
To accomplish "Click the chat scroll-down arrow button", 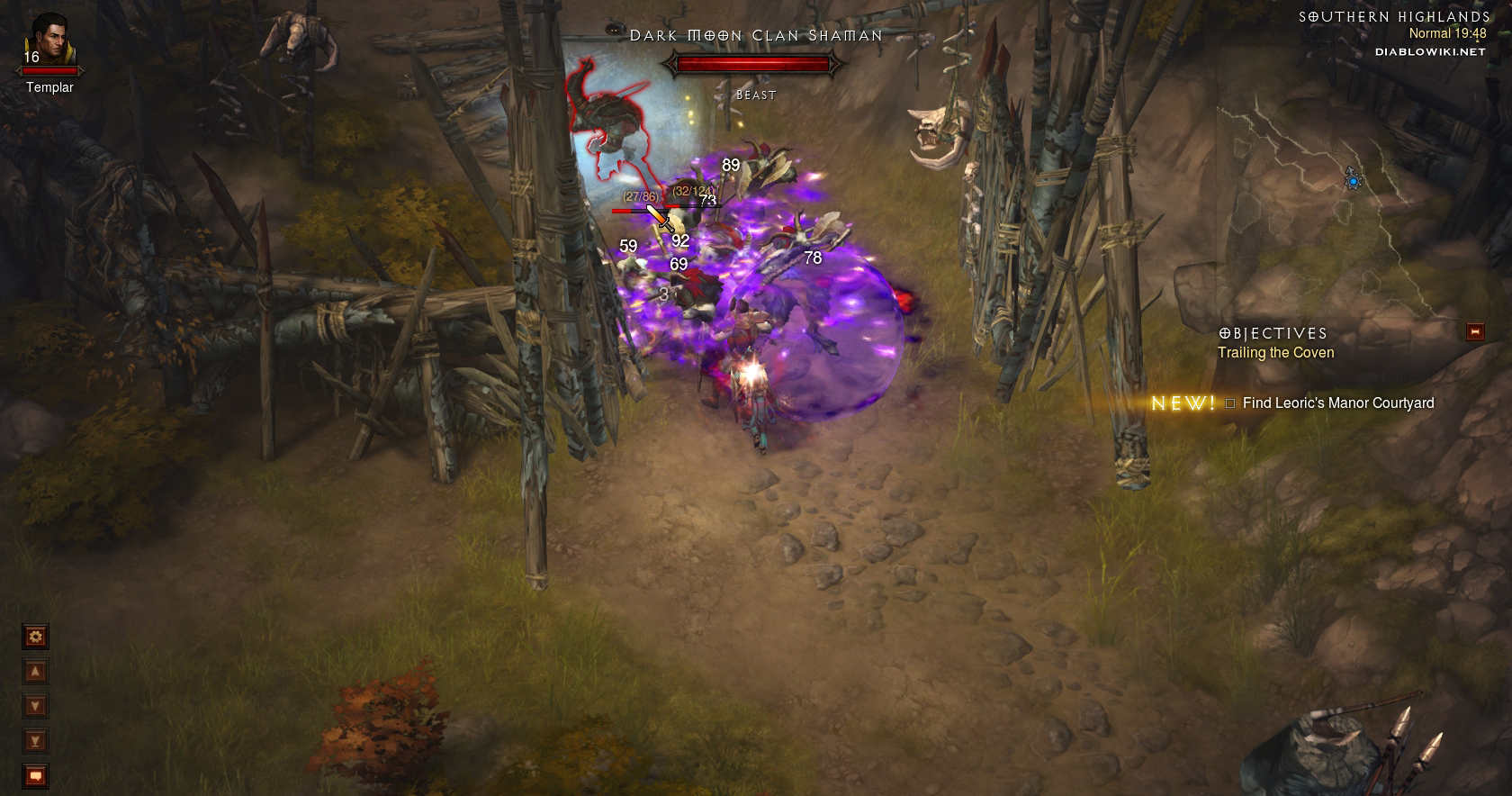I will 35,706.
